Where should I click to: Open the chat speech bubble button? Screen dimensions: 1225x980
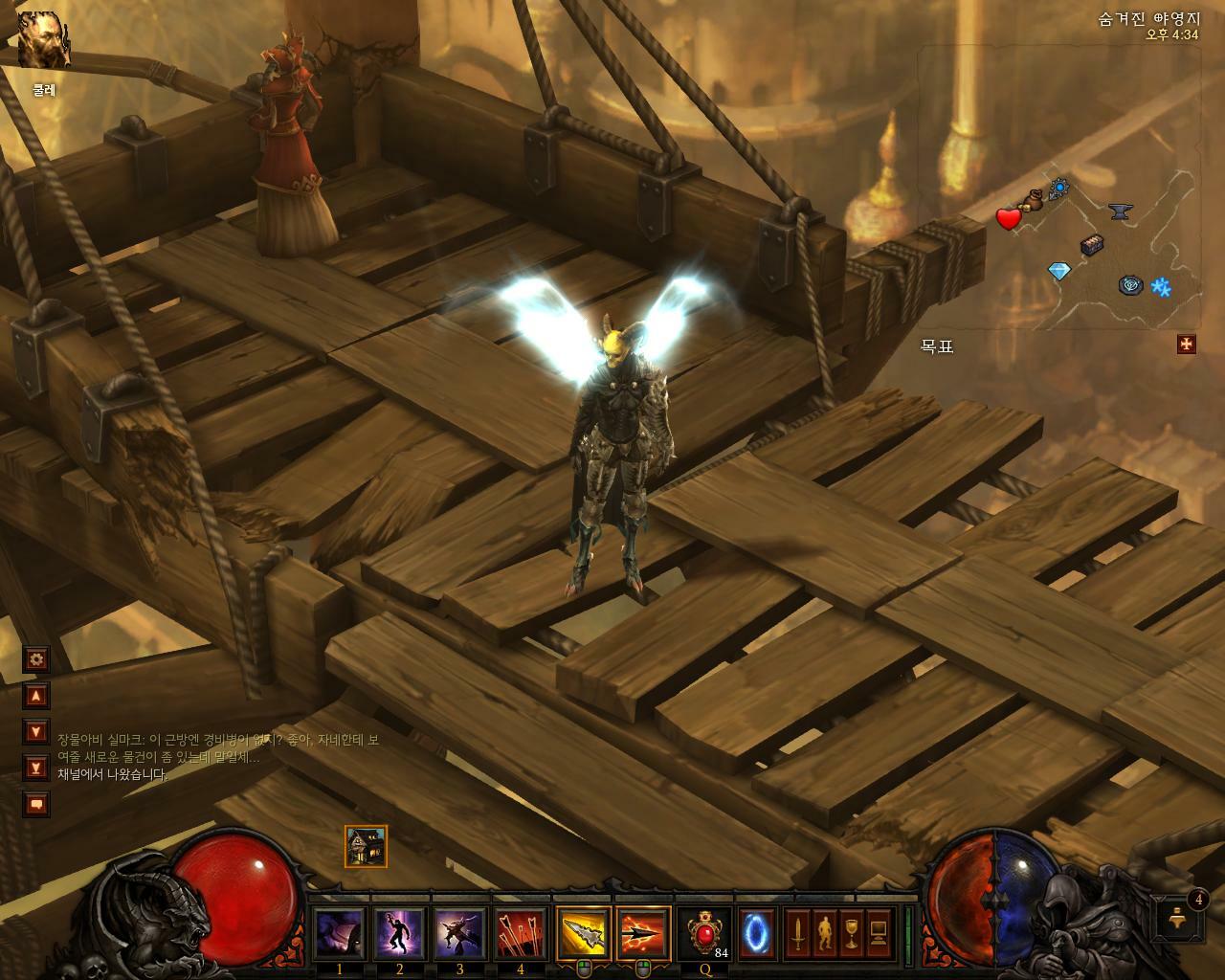click(36, 804)
